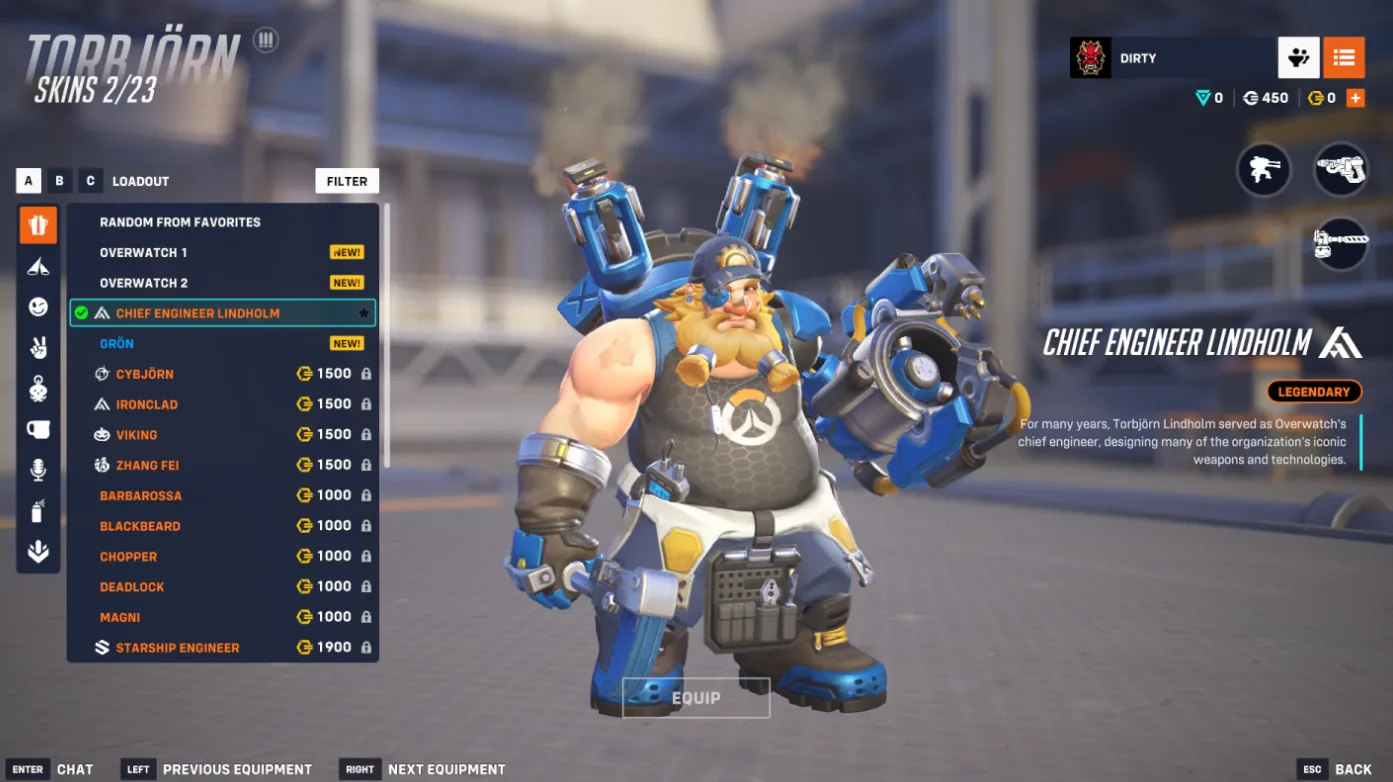Click plus to purchase Overwatch Coins

[x=1357, y=98]
